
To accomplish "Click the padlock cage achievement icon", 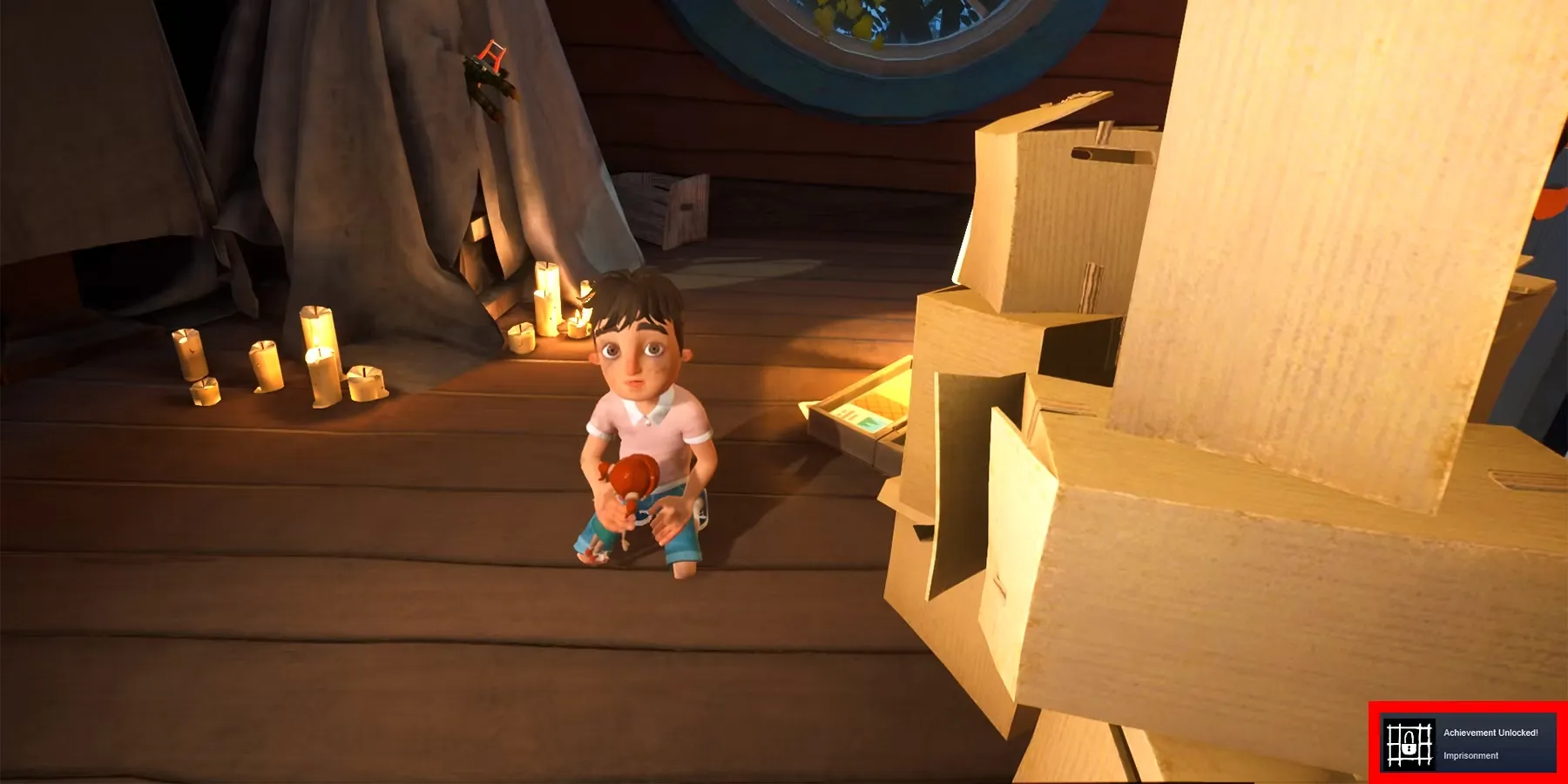I will tap(1409, 744).
